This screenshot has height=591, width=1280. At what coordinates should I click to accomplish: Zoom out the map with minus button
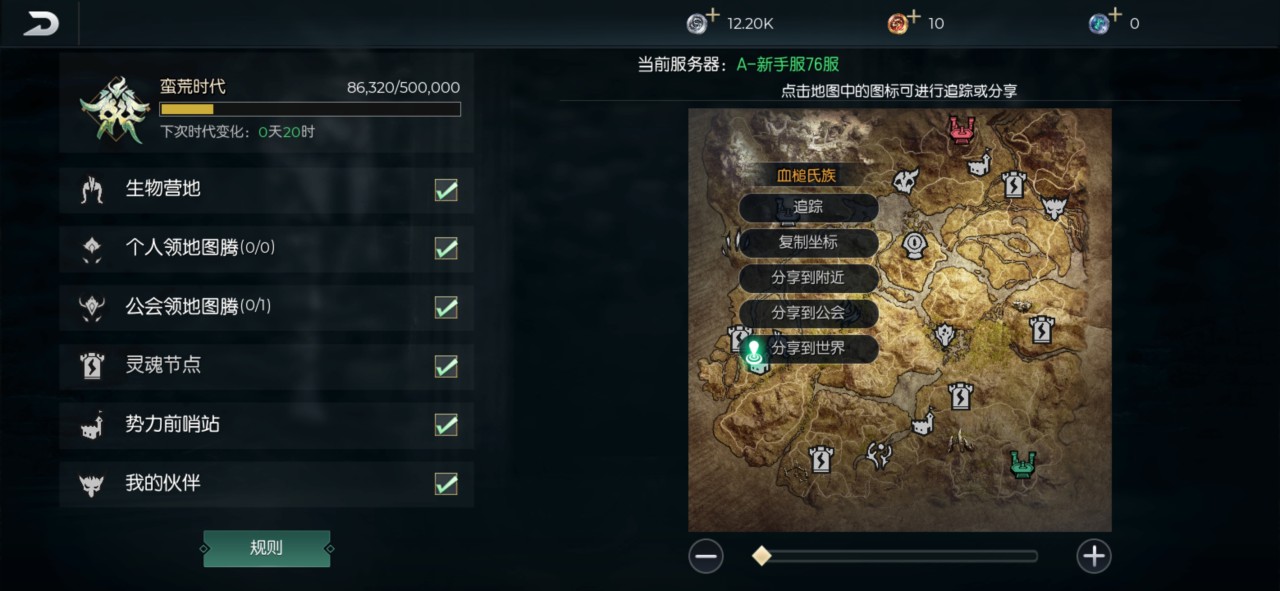pos(706,556)
